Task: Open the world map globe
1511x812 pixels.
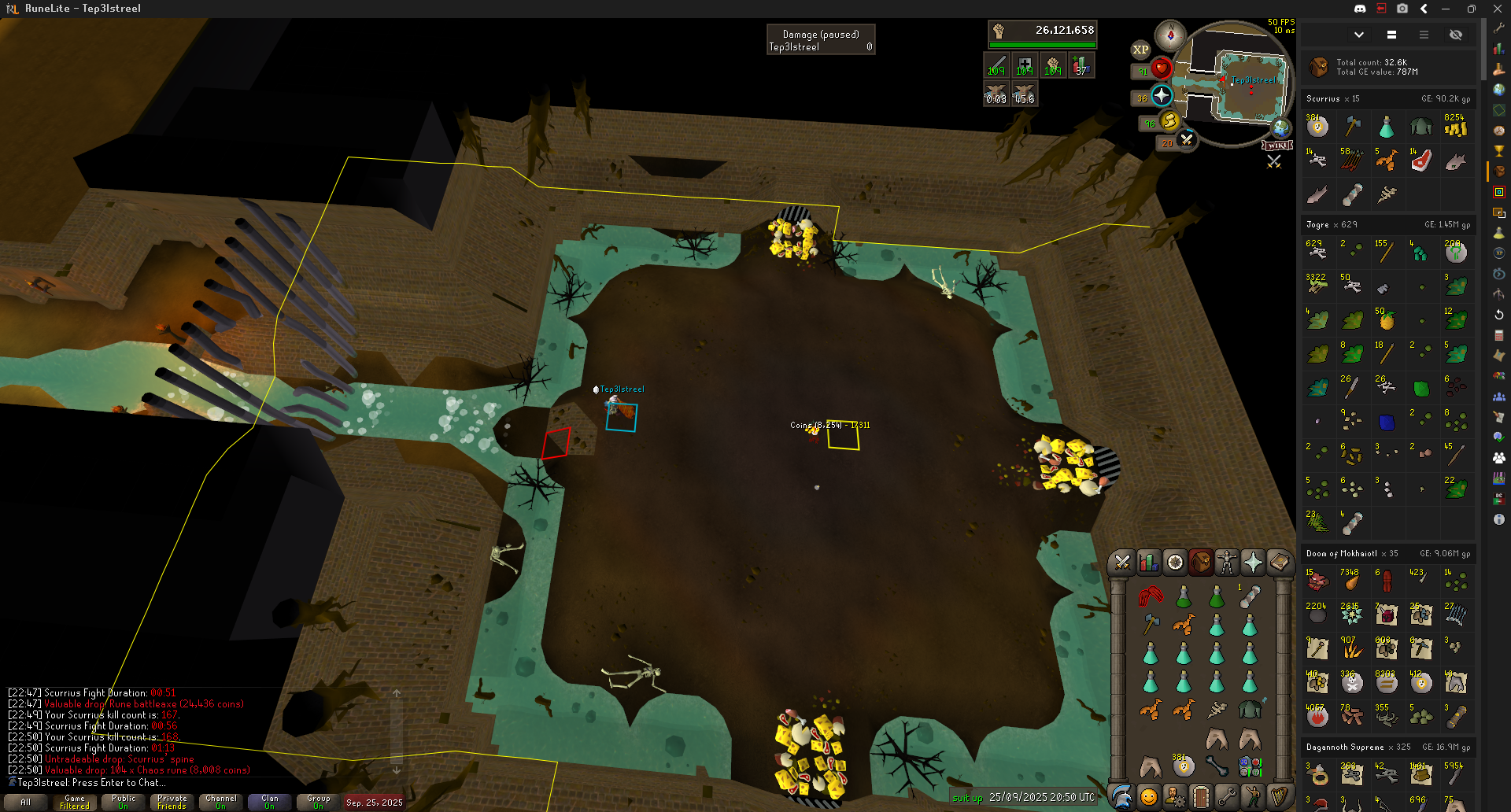Action: point(1281,127)
